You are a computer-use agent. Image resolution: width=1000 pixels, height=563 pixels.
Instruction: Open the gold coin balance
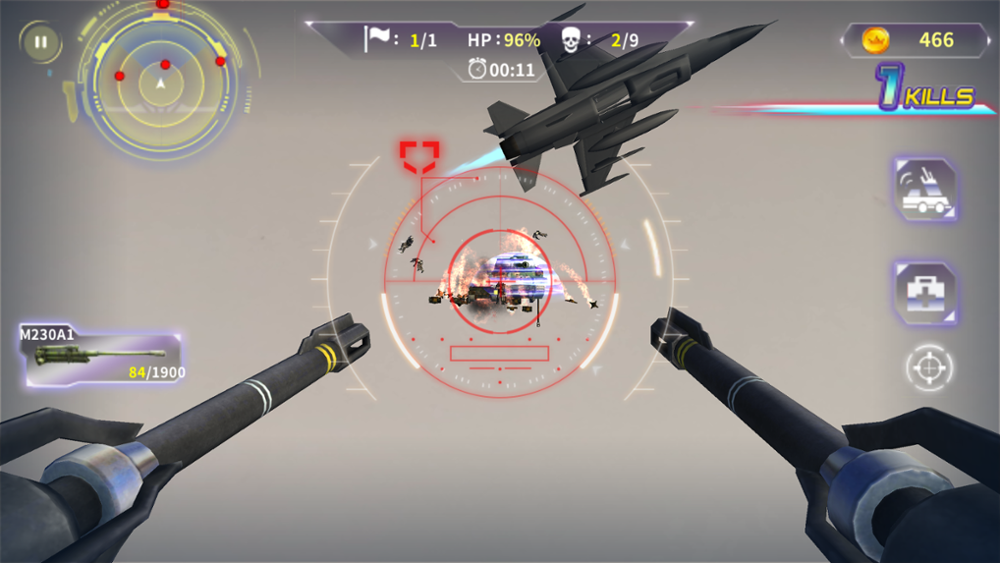(918, 40)
